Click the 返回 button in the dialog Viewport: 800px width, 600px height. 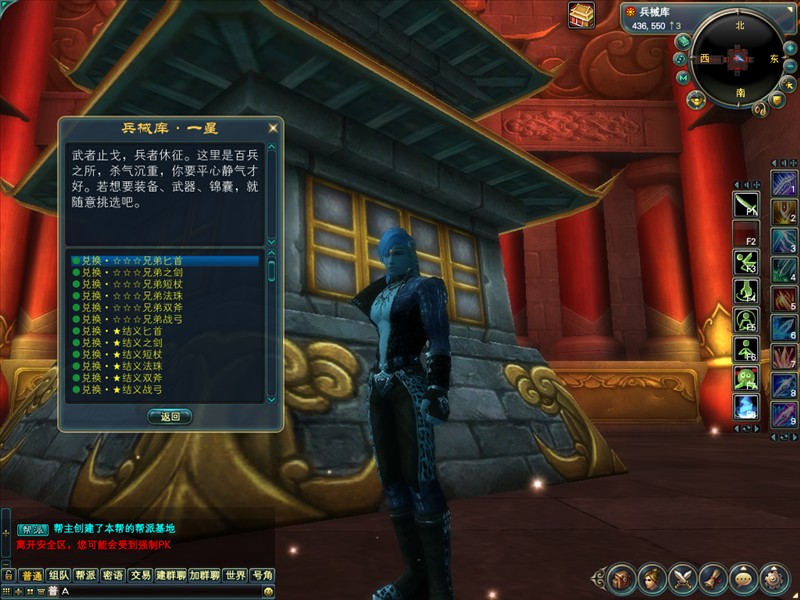point(169,417)
